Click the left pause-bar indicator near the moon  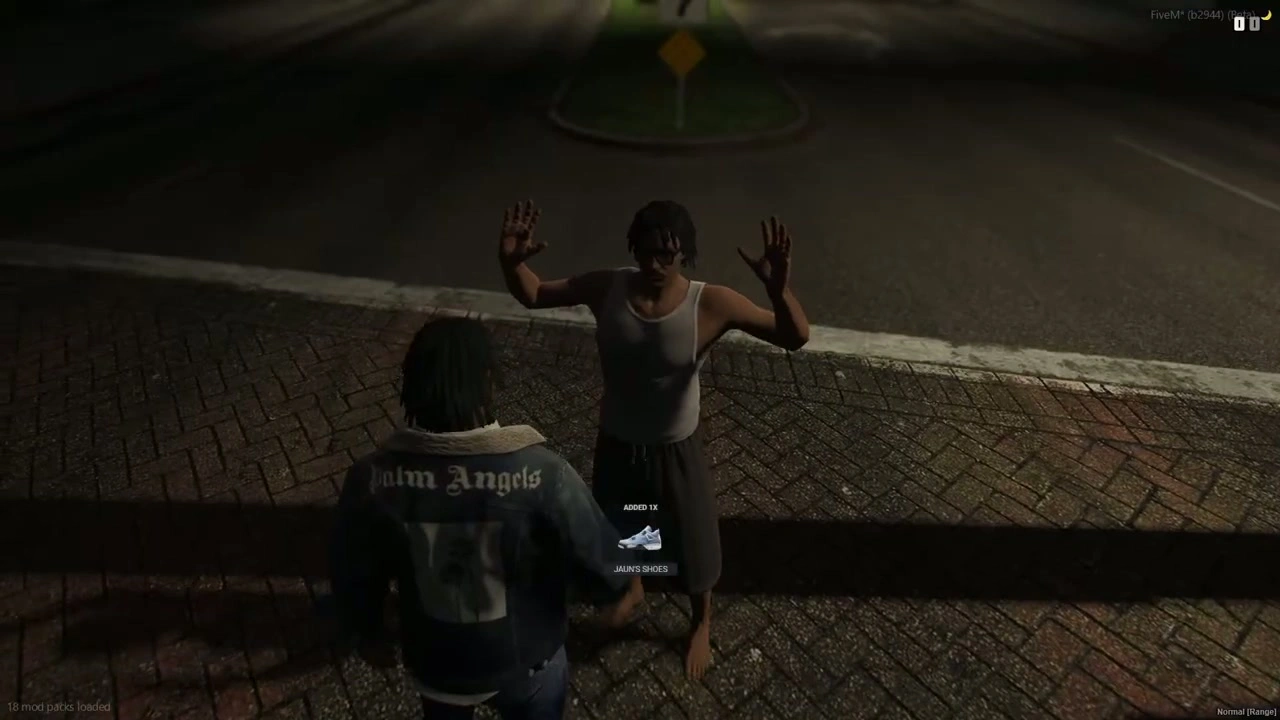[x=1239, y=24]
